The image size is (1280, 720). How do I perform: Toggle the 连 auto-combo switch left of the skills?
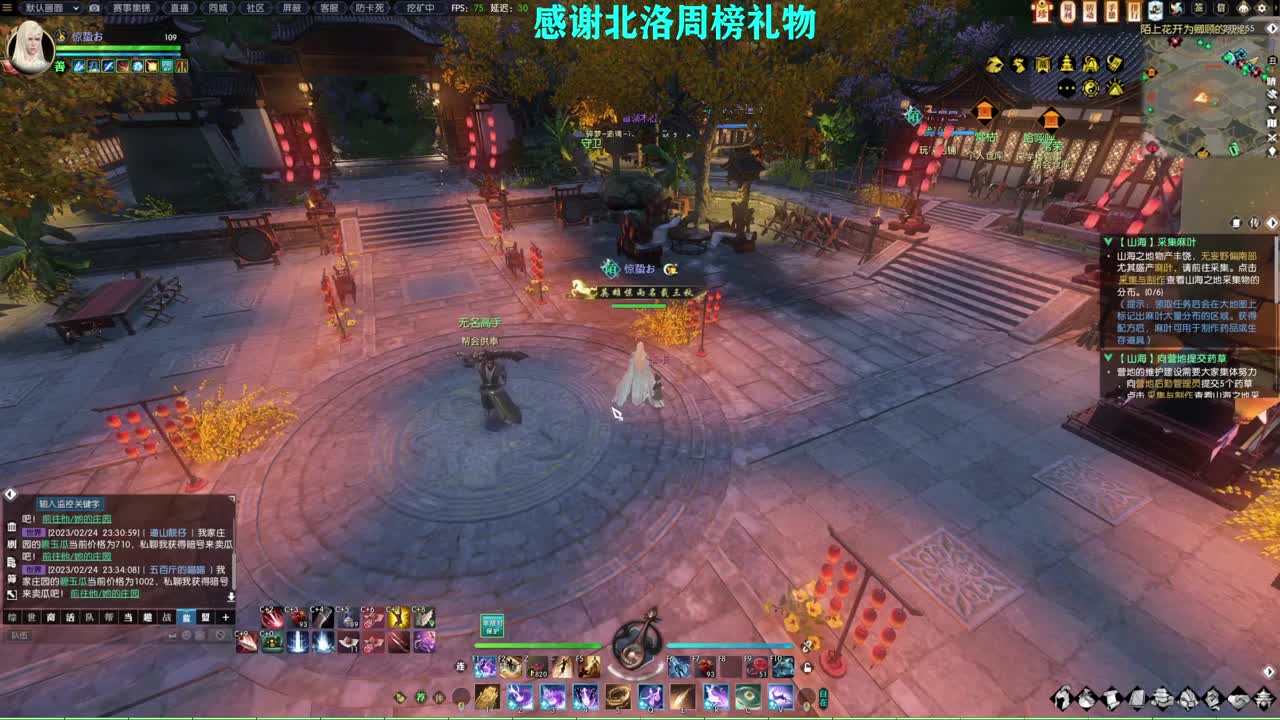461,664
